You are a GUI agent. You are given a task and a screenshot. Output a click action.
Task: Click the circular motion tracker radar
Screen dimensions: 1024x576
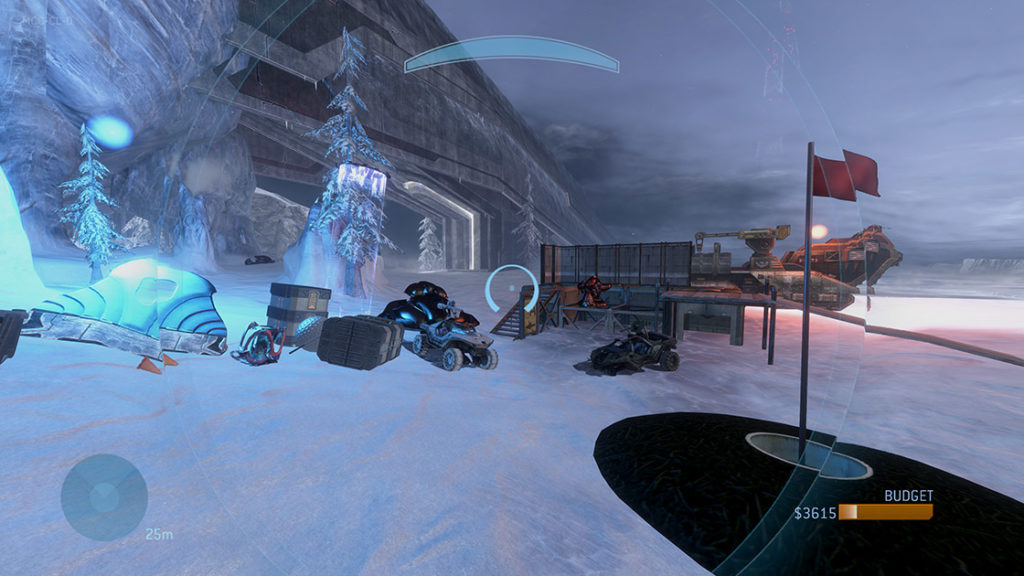point(104,497)
